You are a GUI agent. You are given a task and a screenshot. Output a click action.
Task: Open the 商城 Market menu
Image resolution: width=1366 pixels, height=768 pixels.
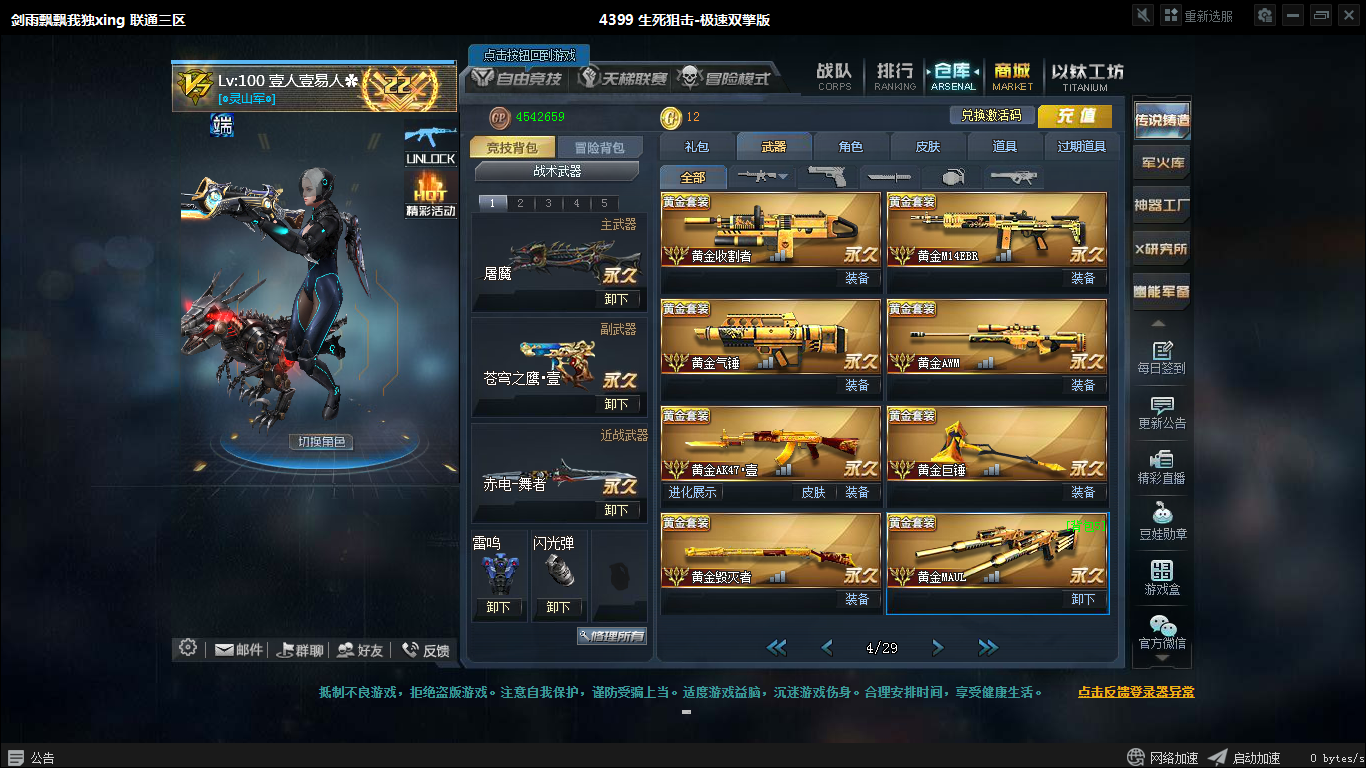tap(1012, 75)
